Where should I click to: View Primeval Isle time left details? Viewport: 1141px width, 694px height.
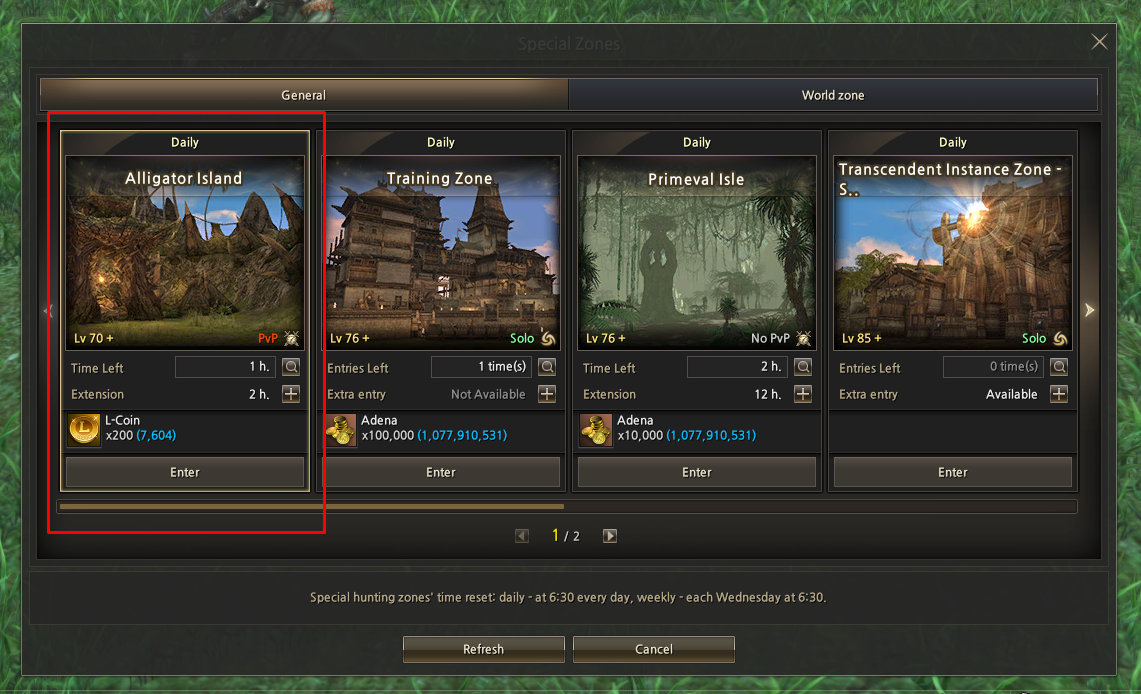tap(803, 367)
